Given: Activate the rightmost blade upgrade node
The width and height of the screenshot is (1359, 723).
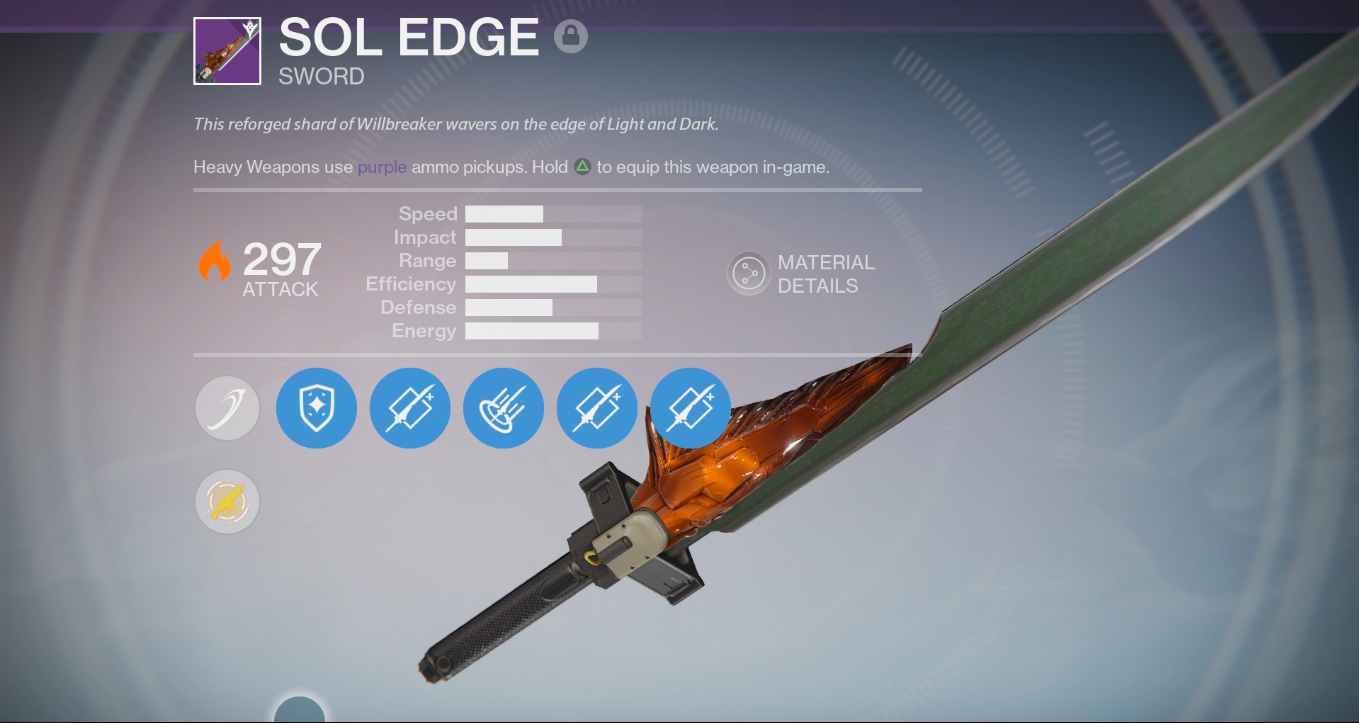Looking at the screenshot, I should point(690,408).
